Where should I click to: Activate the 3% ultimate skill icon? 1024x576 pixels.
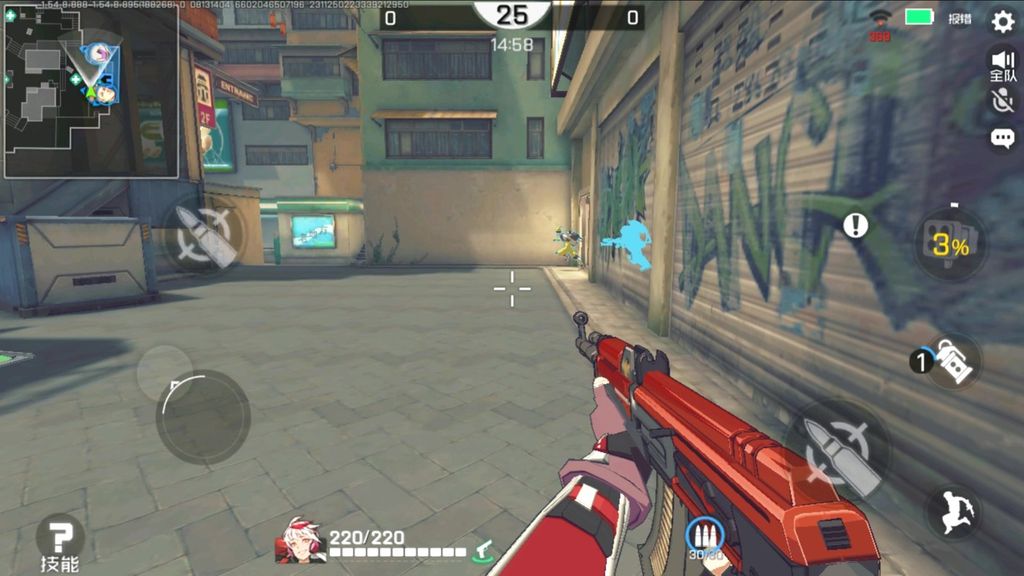(950, 244)
